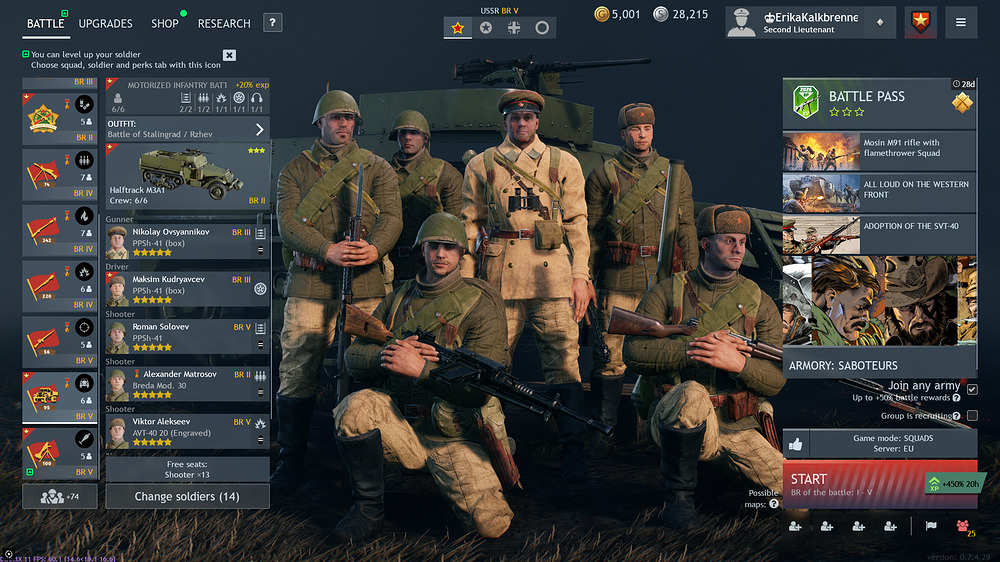Toggle the Join any army checkbox

click(x=972, y=389)
